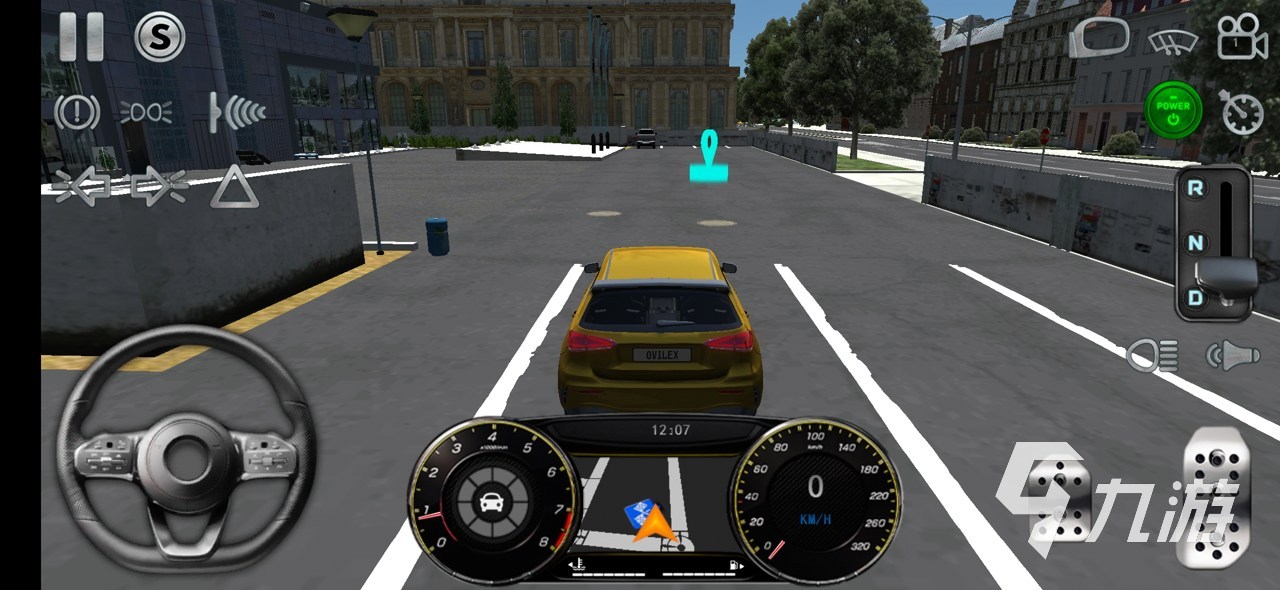Turn on the hazard triangle lights

[x=235, y=187]
